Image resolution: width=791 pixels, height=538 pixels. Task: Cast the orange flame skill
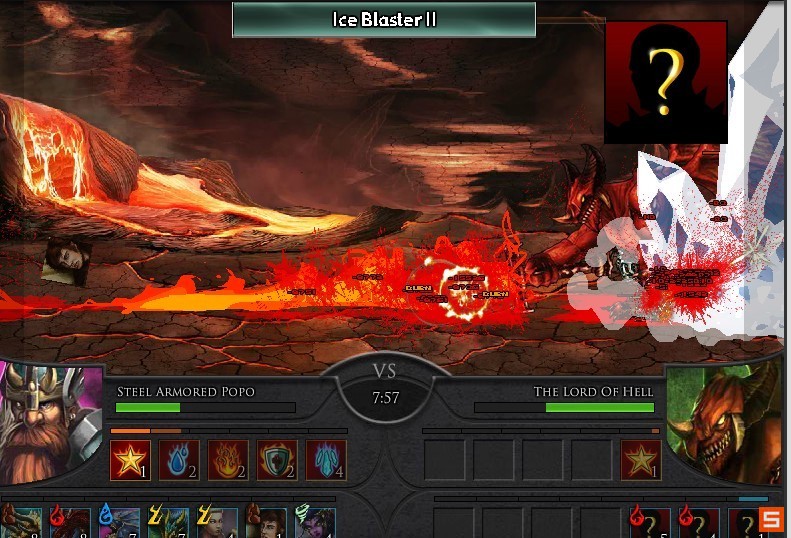[x=228, y=460]
